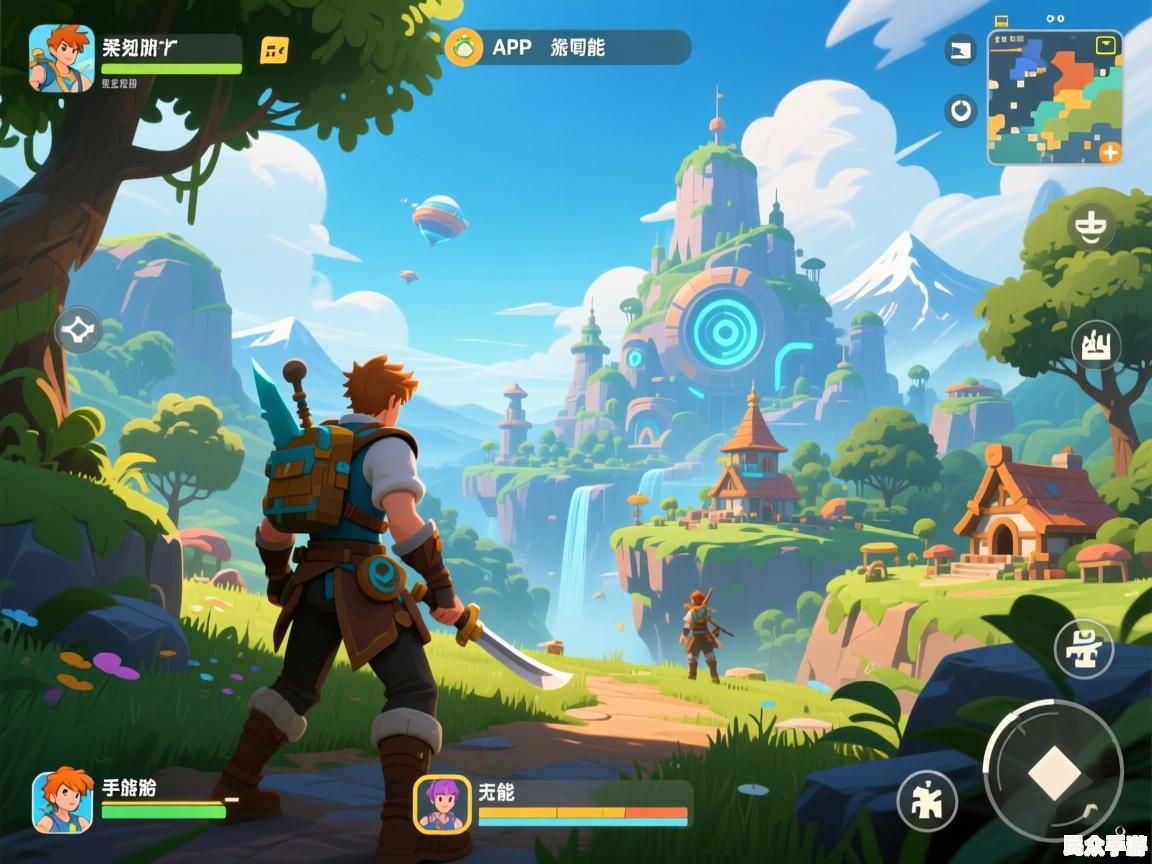The height and width of the screenshot is (864, 1152).
Task: Click the circular ring icon beside minimap
Action: [961, 110]
